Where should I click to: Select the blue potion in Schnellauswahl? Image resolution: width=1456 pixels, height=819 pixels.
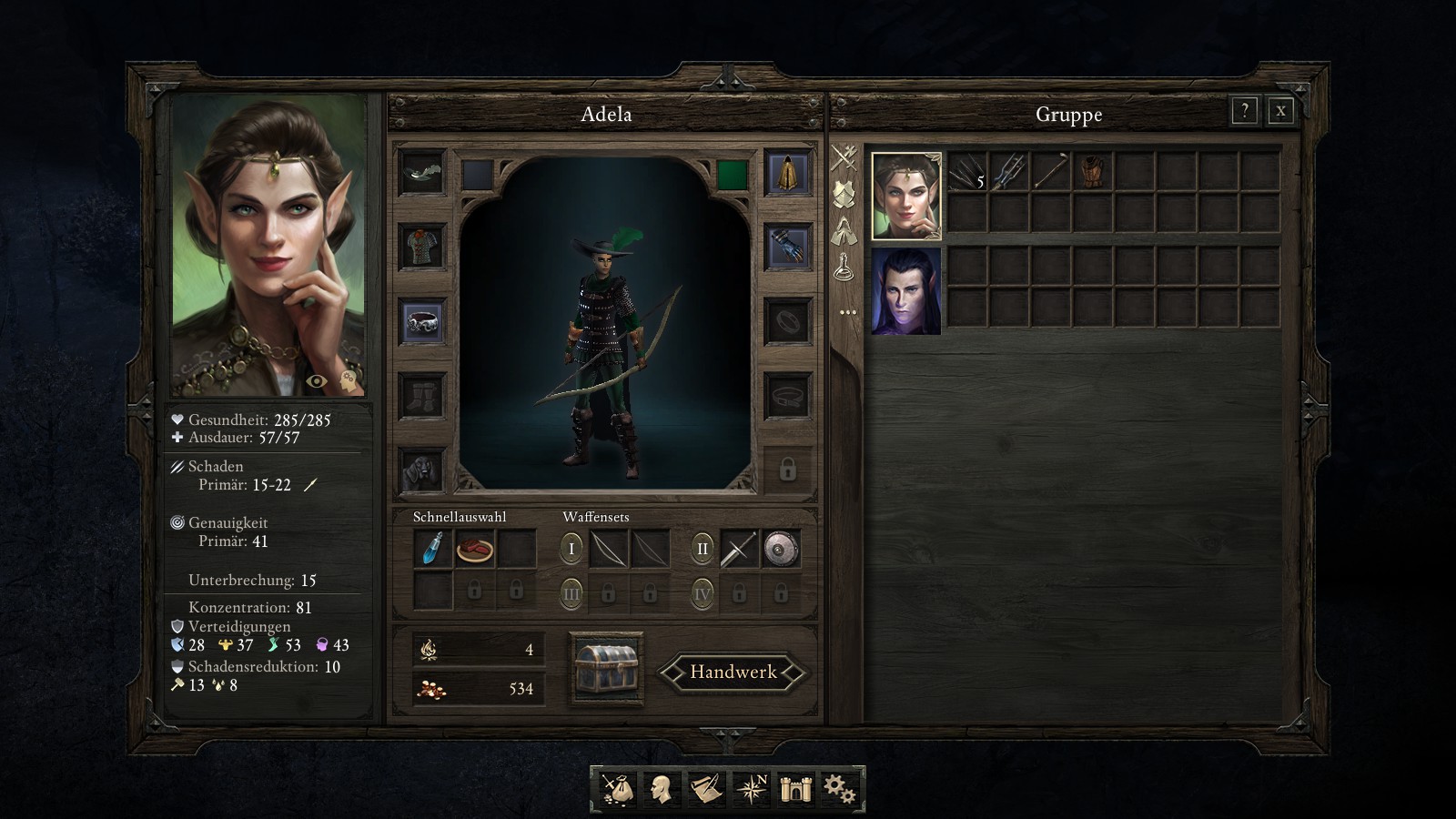coord(433,549)
